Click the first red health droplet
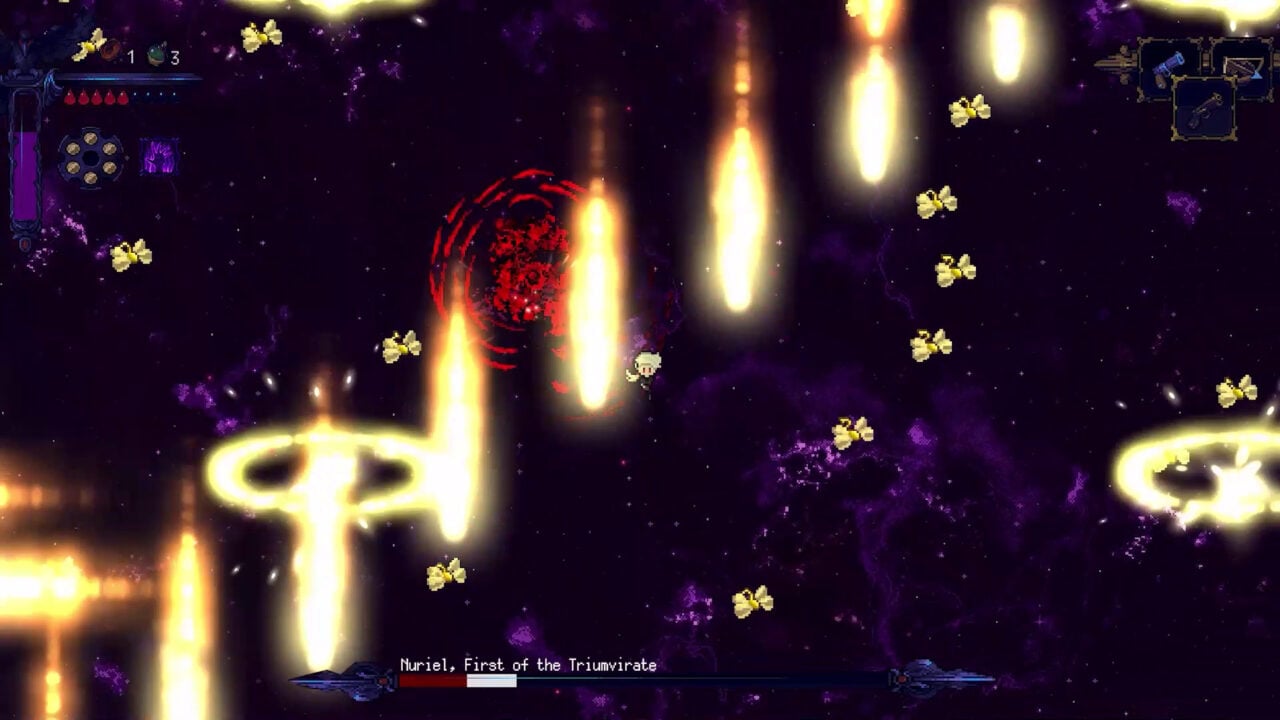The image size is (1280, 720). [x=69, y=97]
